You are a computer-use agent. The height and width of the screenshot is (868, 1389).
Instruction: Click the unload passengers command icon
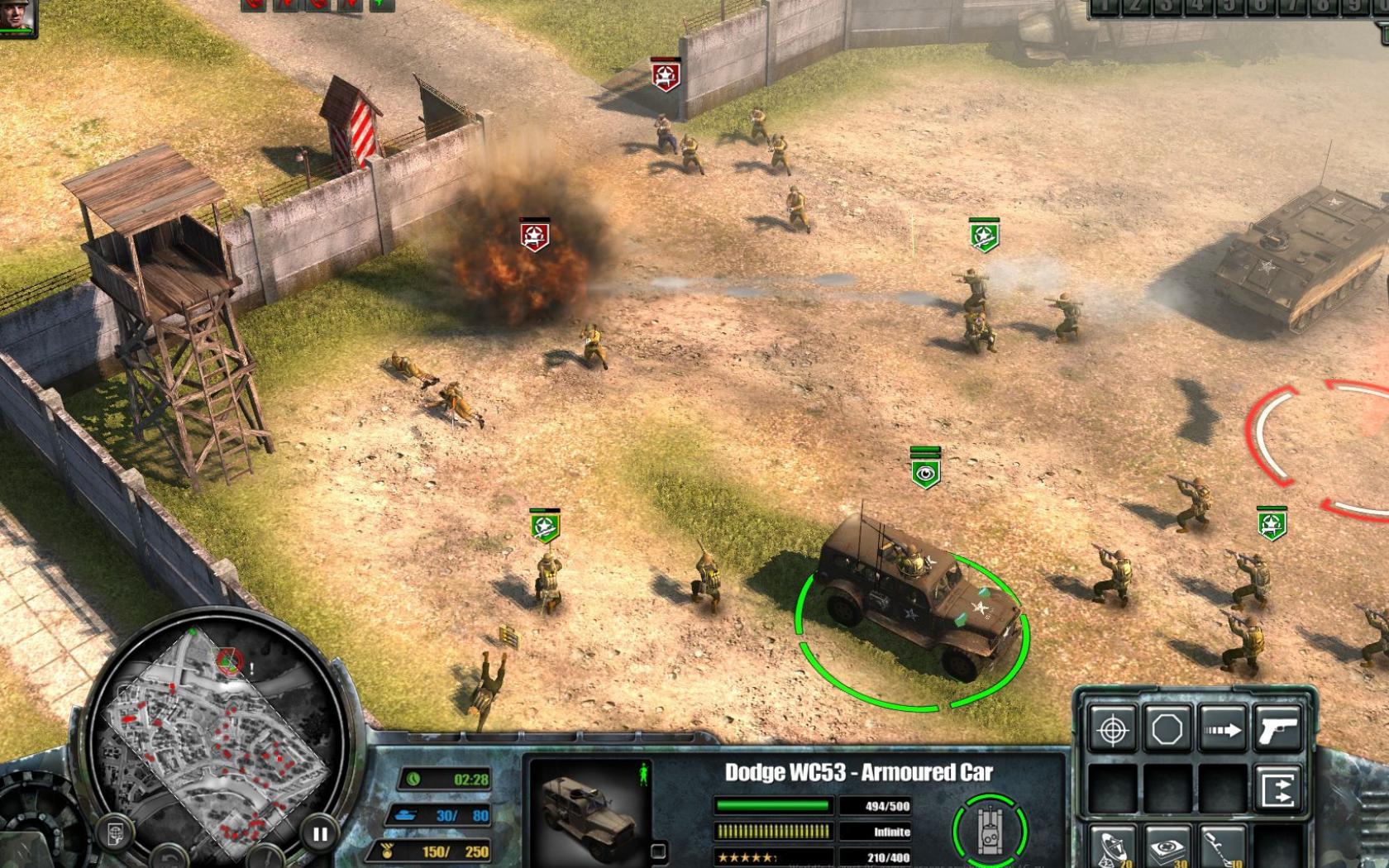coord(1277,788)
